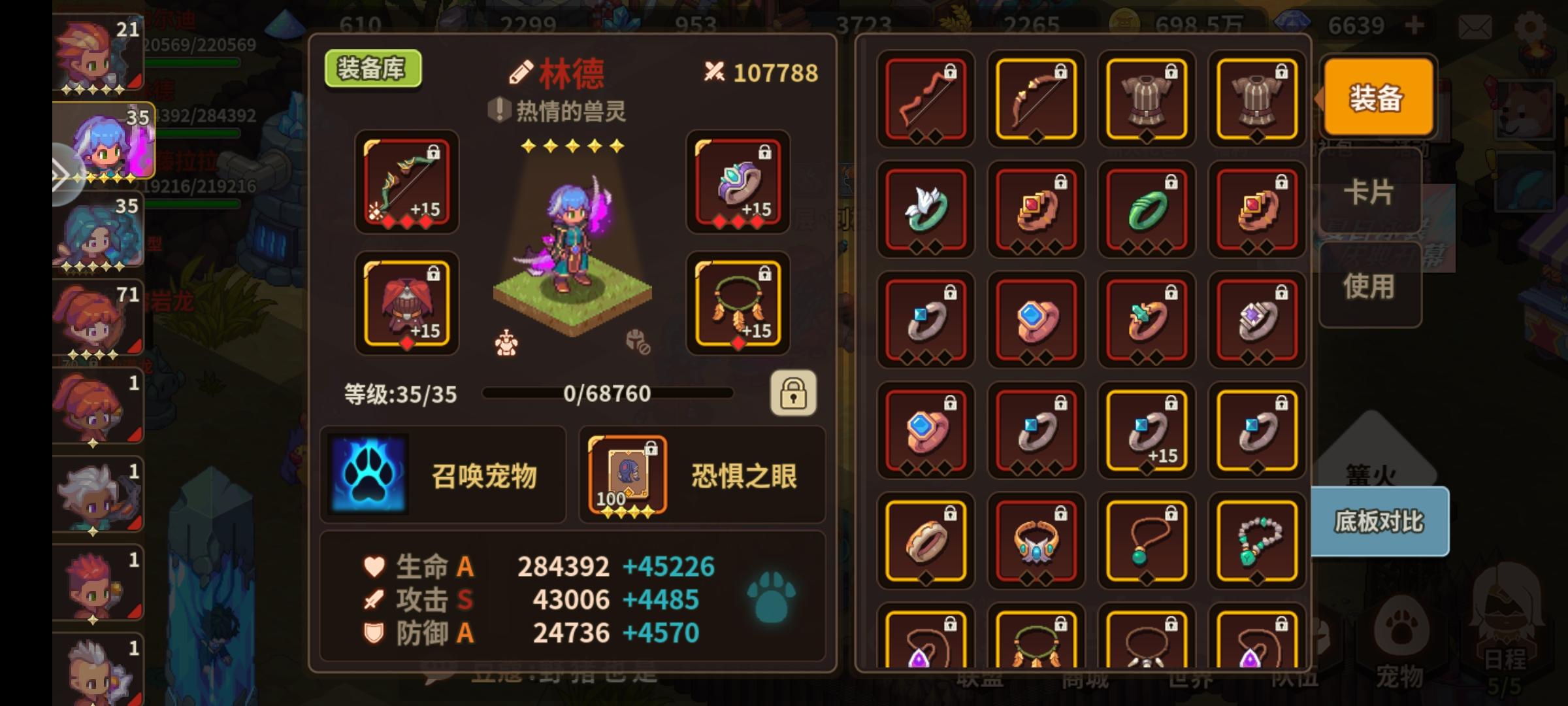Viewport: 1568px width, 706px height.
Task: Select the 召唤宠物 skill icon
Action: click(368, 474)
